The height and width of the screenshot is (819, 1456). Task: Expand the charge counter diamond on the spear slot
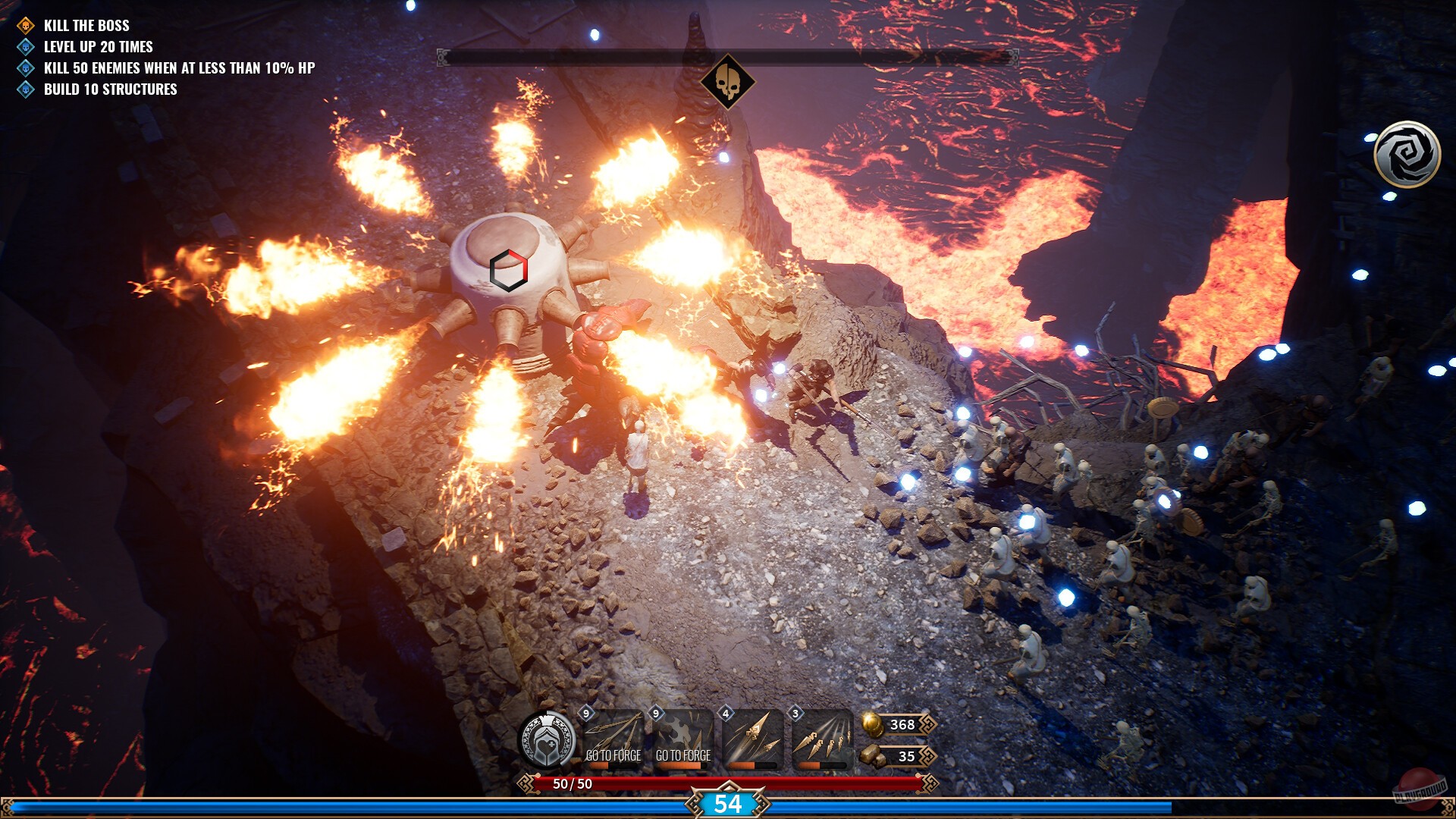[585, 714]
